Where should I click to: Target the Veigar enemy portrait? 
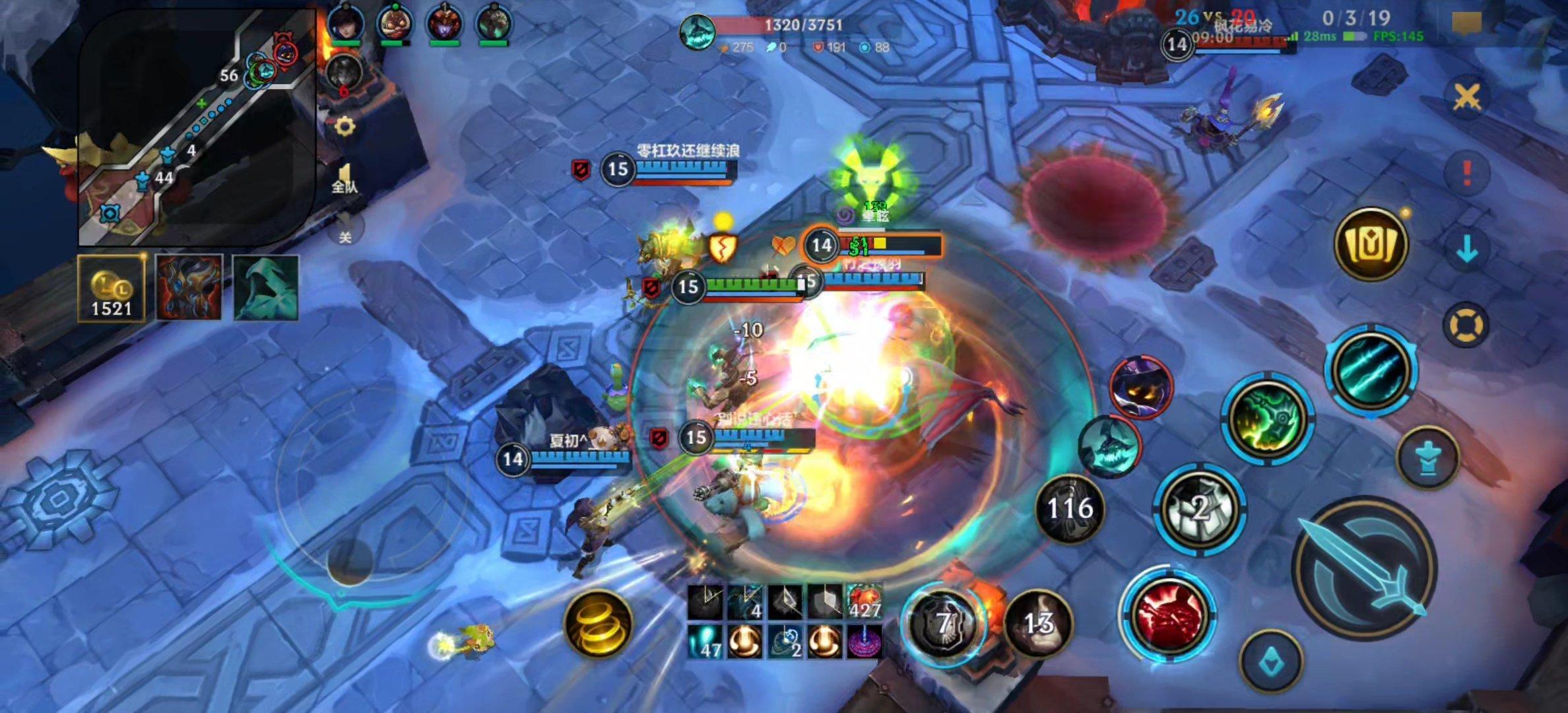1141,388
